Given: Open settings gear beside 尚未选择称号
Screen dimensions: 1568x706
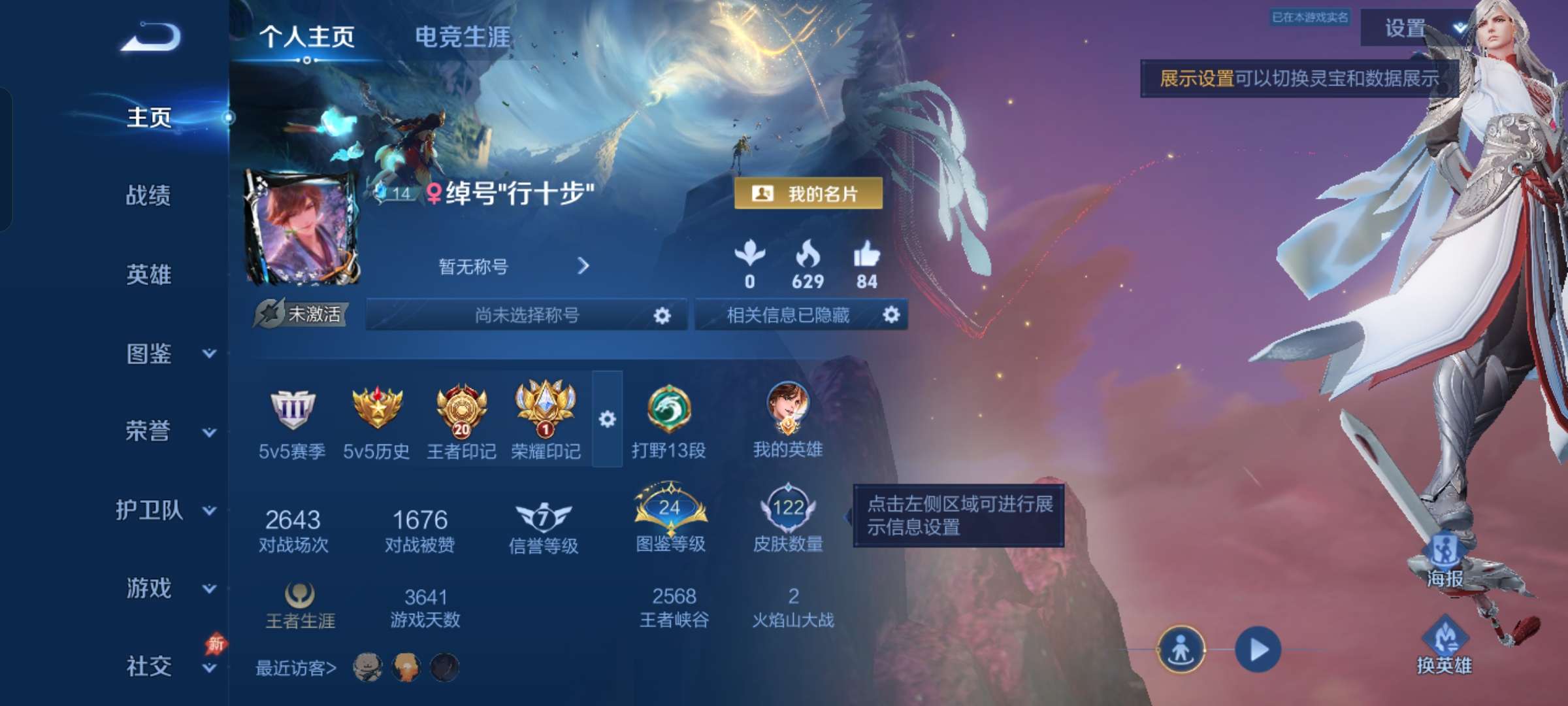Looking at the screenshot, I should pyautogui.click(x=662, y=314).
